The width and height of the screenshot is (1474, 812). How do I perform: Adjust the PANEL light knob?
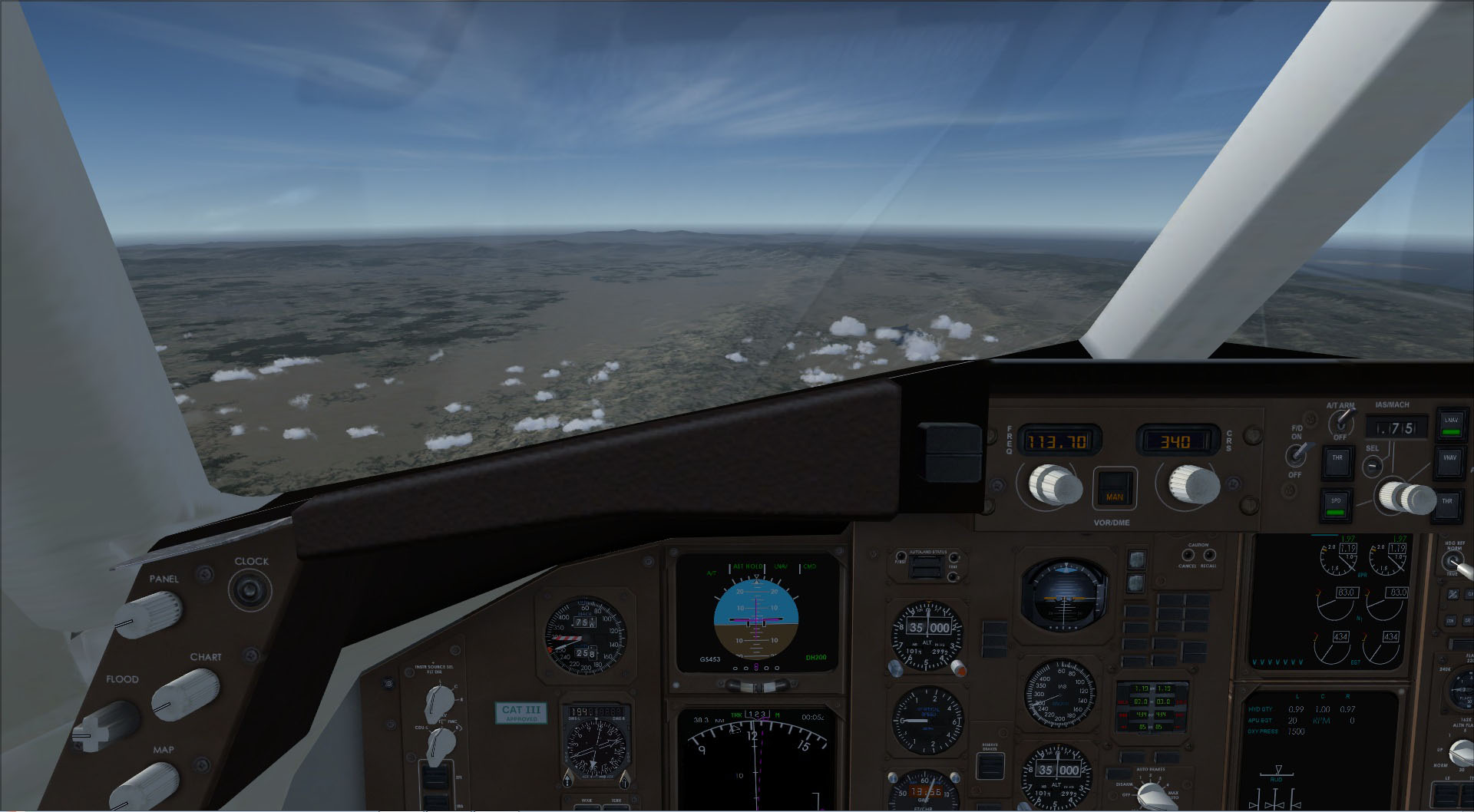(149, 614)
